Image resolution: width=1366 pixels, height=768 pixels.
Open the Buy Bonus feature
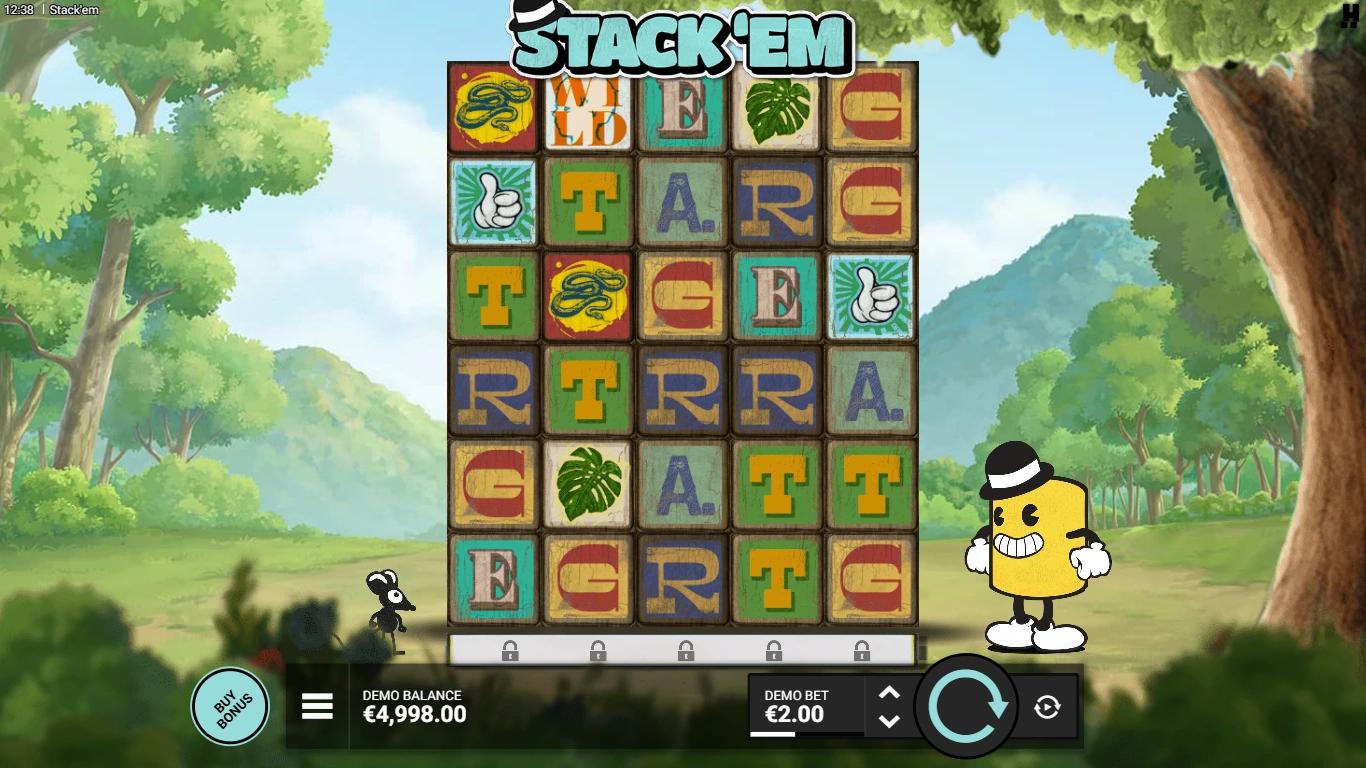click(x=230, y=706)
